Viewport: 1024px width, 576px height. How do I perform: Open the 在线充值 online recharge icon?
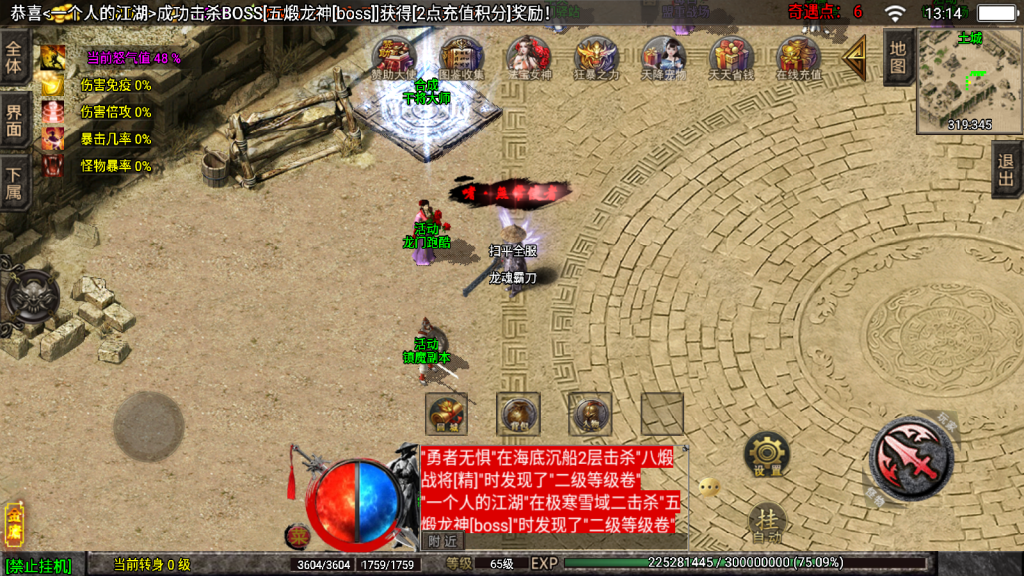point(798,57)
